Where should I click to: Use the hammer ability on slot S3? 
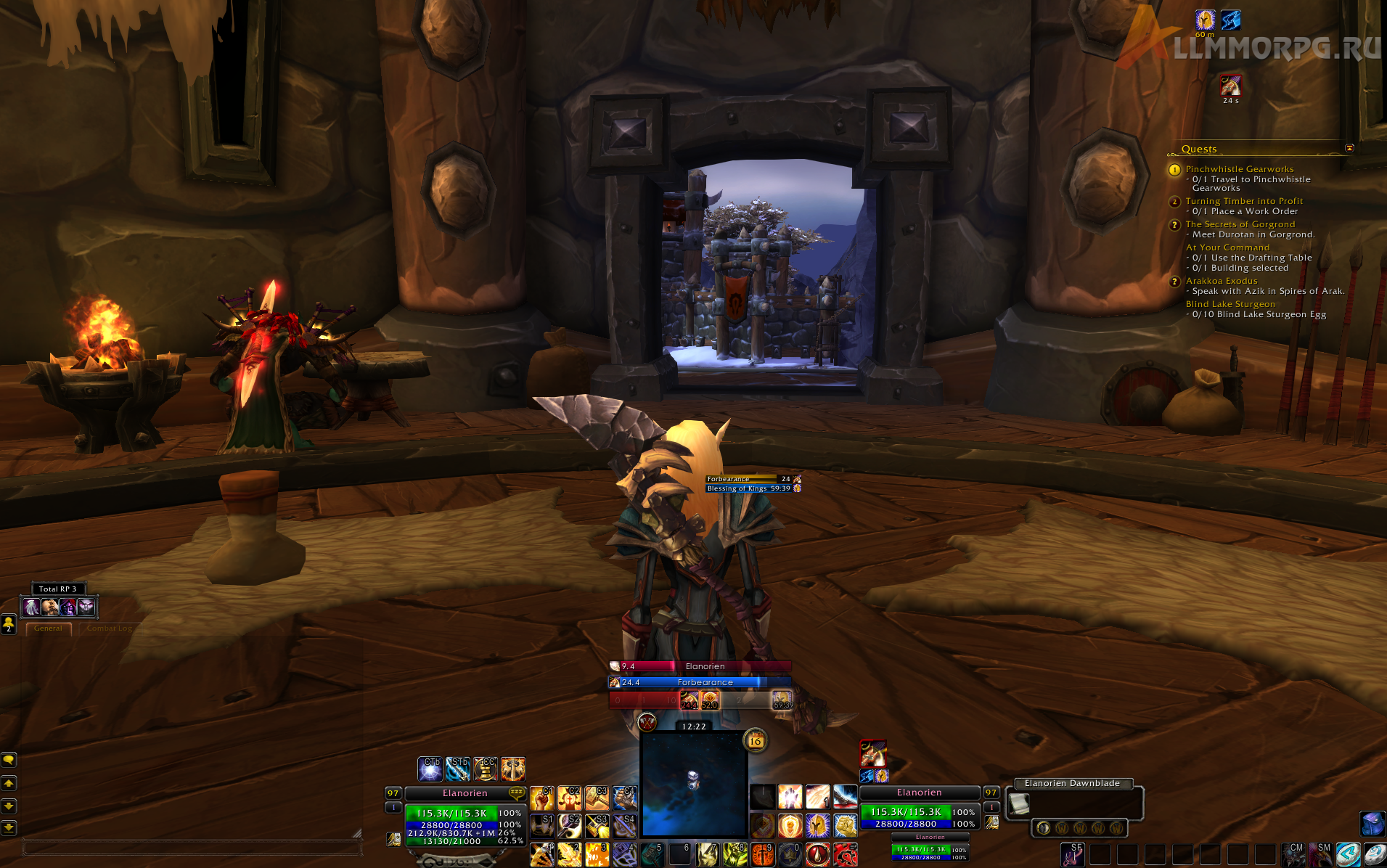597,826
